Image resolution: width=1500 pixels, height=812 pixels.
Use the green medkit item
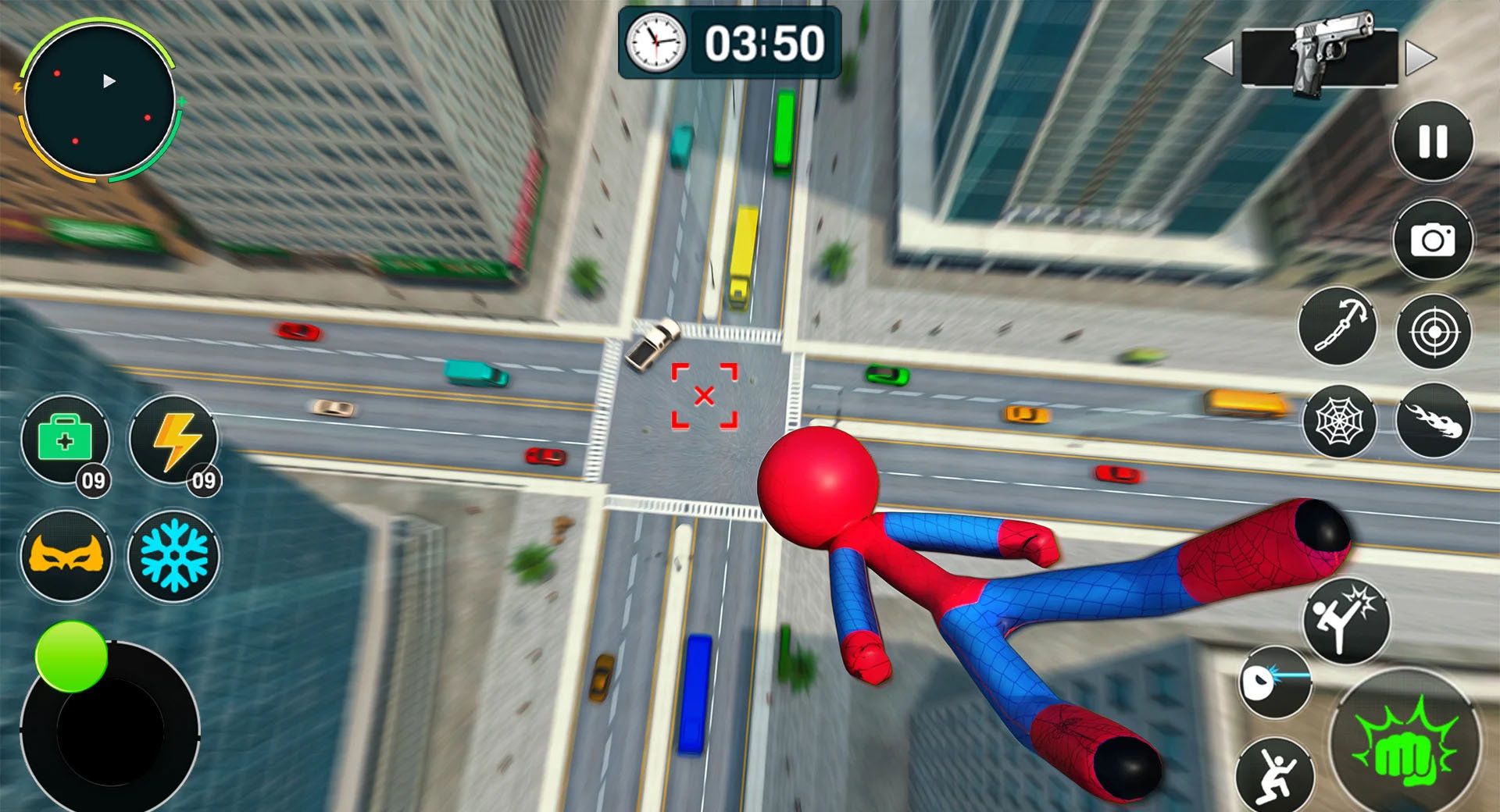65,440
